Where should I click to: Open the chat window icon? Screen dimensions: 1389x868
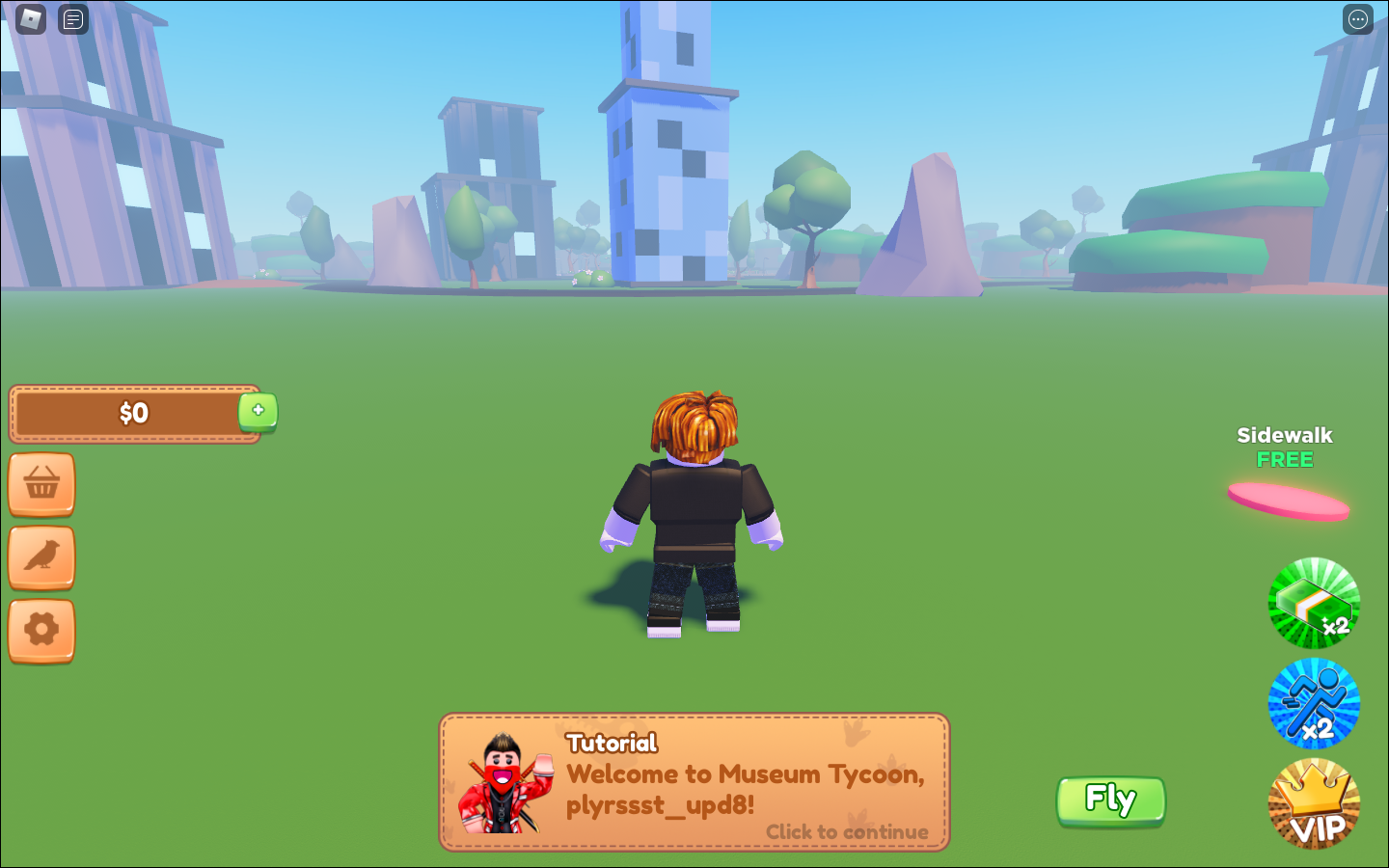tap(73, 19)
